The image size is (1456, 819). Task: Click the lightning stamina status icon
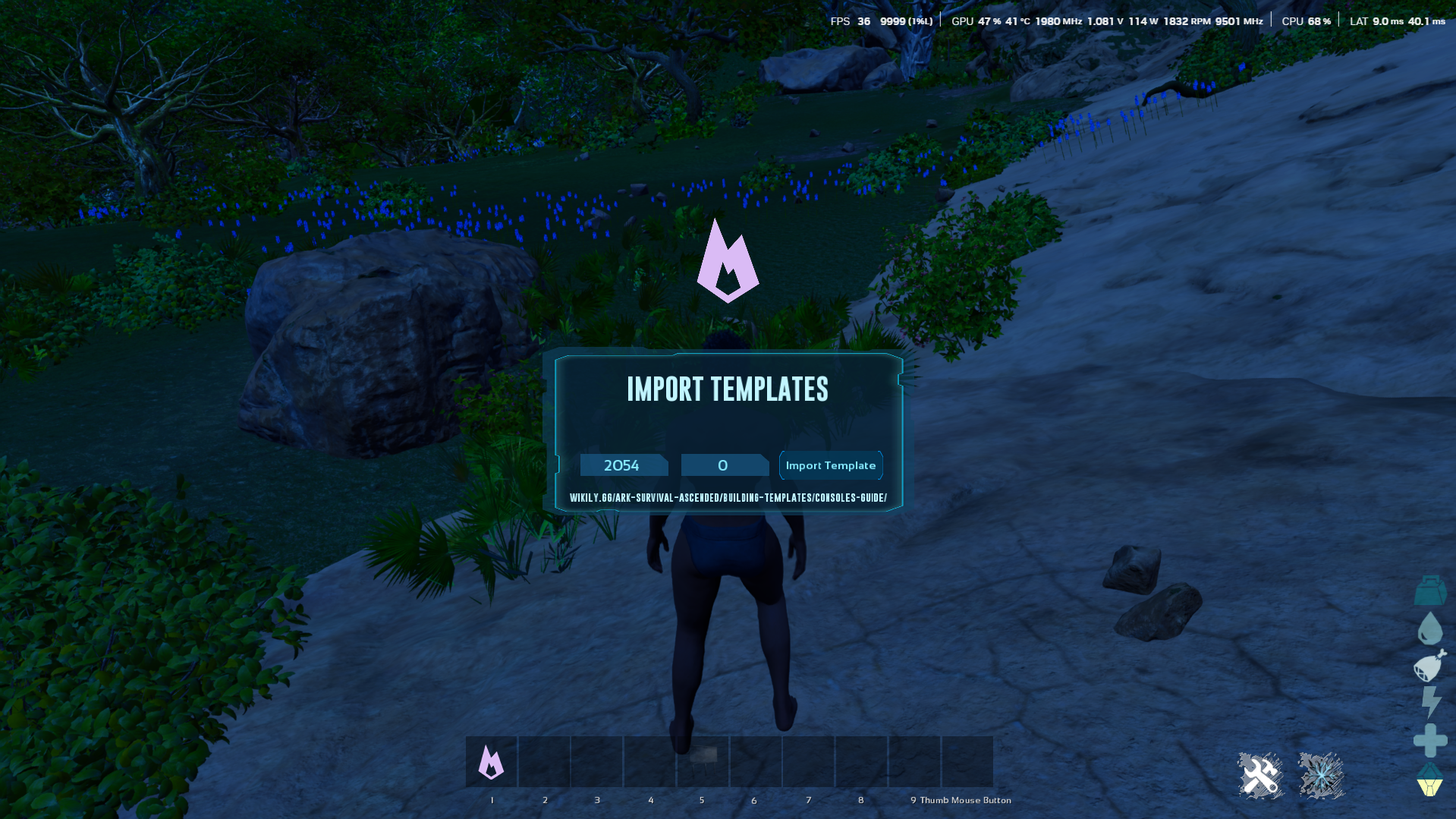[1429, 702]
